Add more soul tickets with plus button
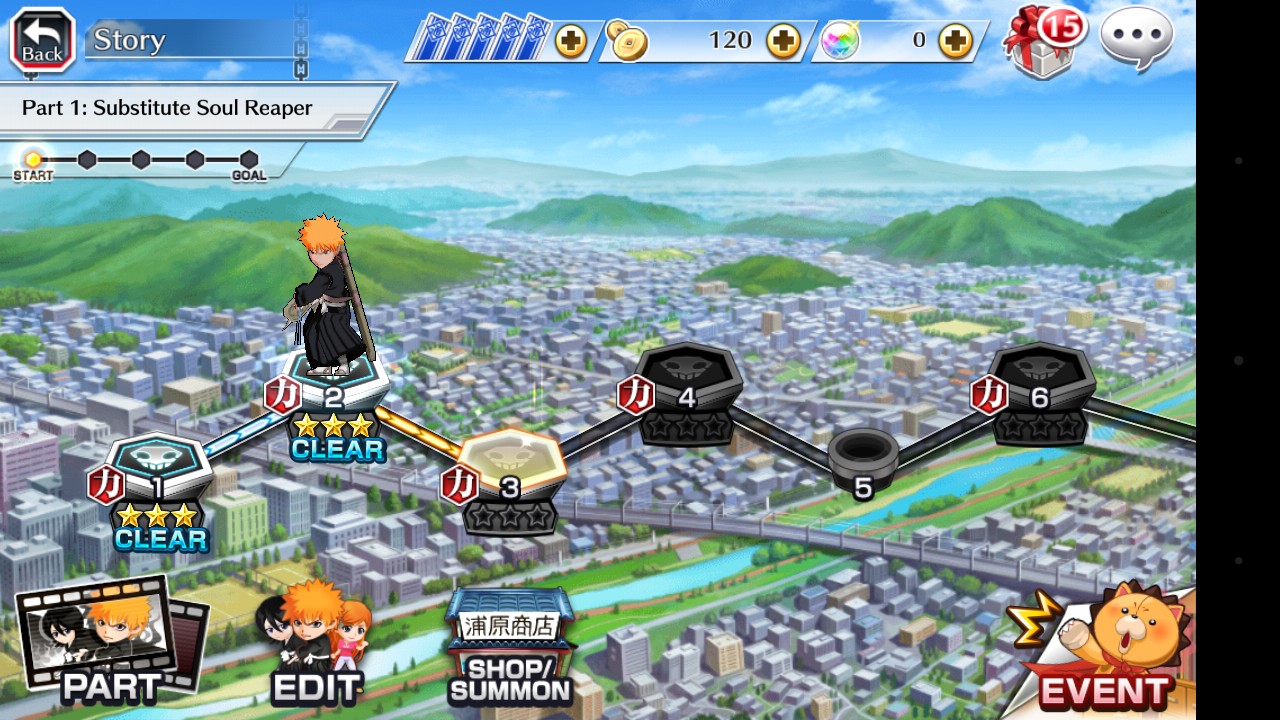Image resolution: width=1280 pixels, height=720 pixels. pos(571,42)
